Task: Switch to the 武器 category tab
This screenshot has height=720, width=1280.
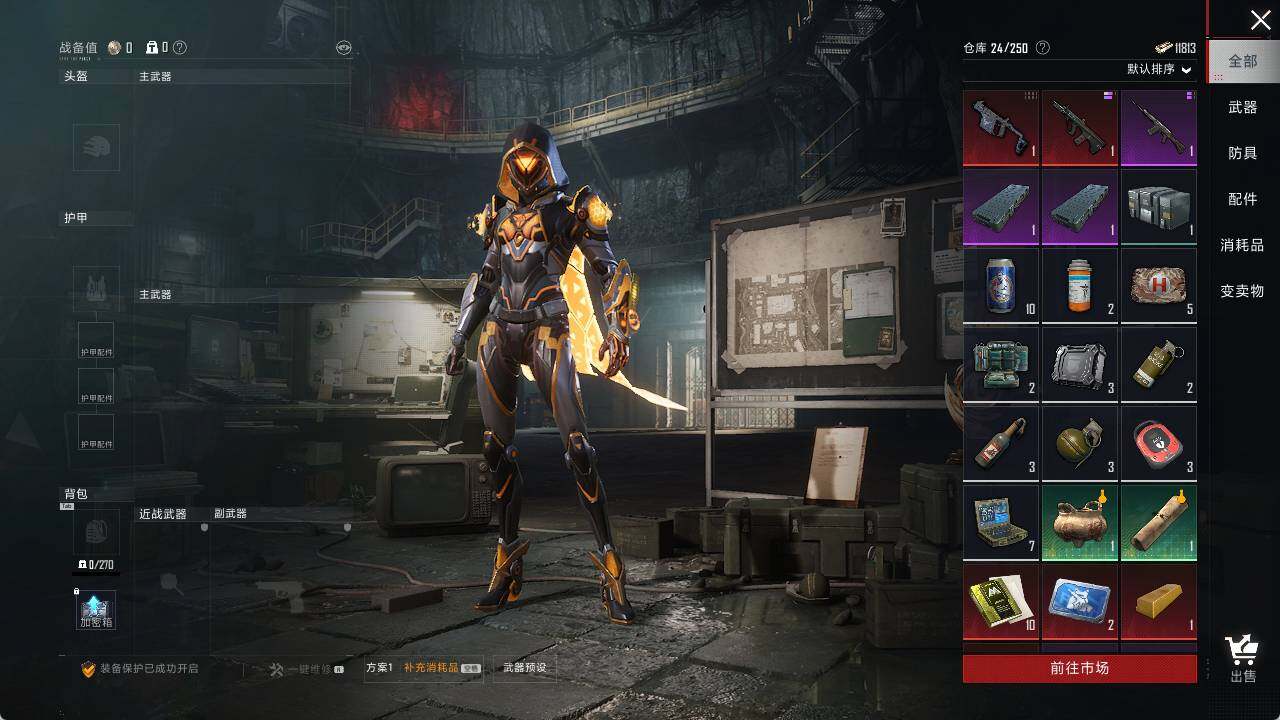Action: pos(1242,107)
